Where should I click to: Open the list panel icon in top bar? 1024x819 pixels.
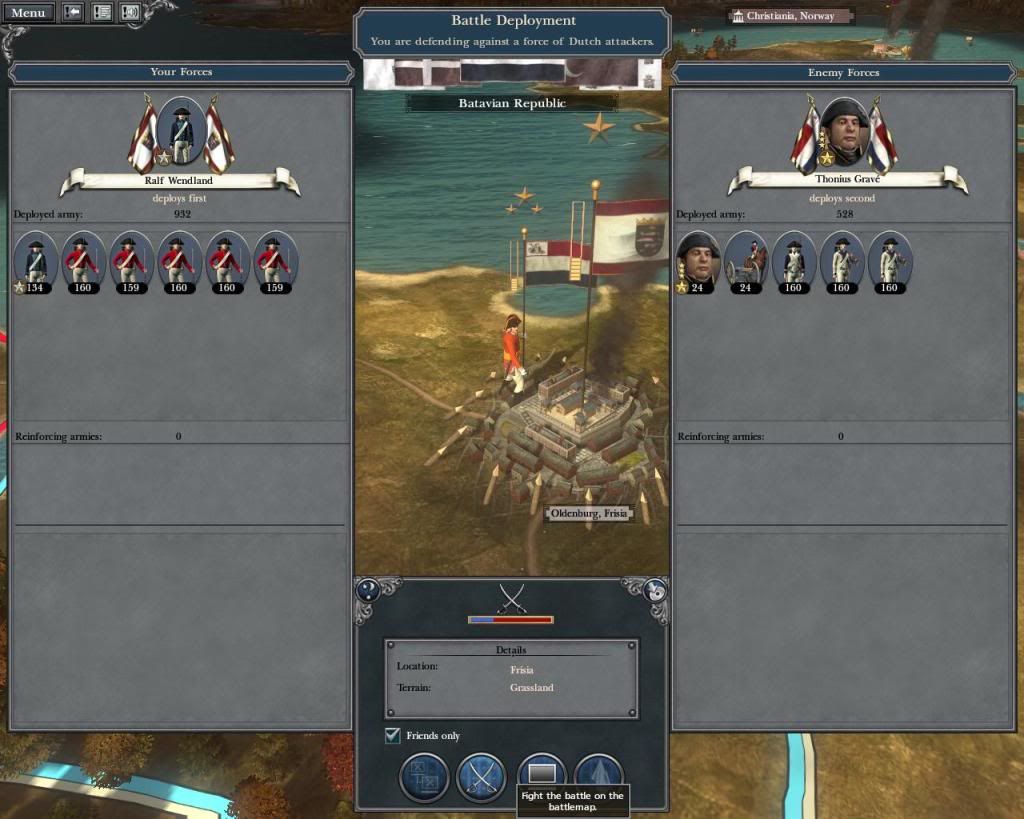pyautogui.click(x=101, y=13)
